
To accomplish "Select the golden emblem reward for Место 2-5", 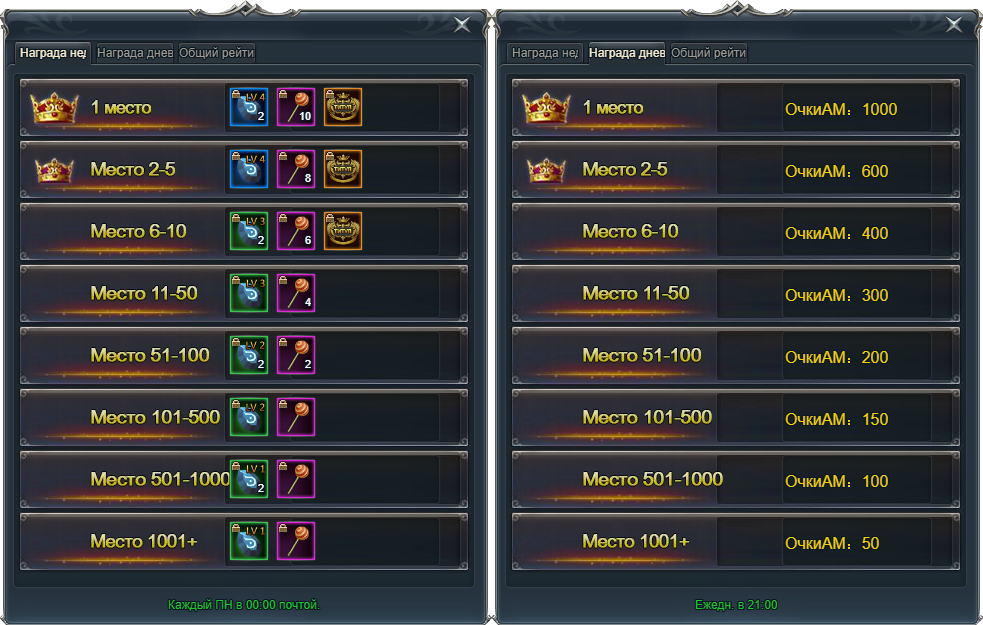I will pyautogui.click(x=343, y=170).
